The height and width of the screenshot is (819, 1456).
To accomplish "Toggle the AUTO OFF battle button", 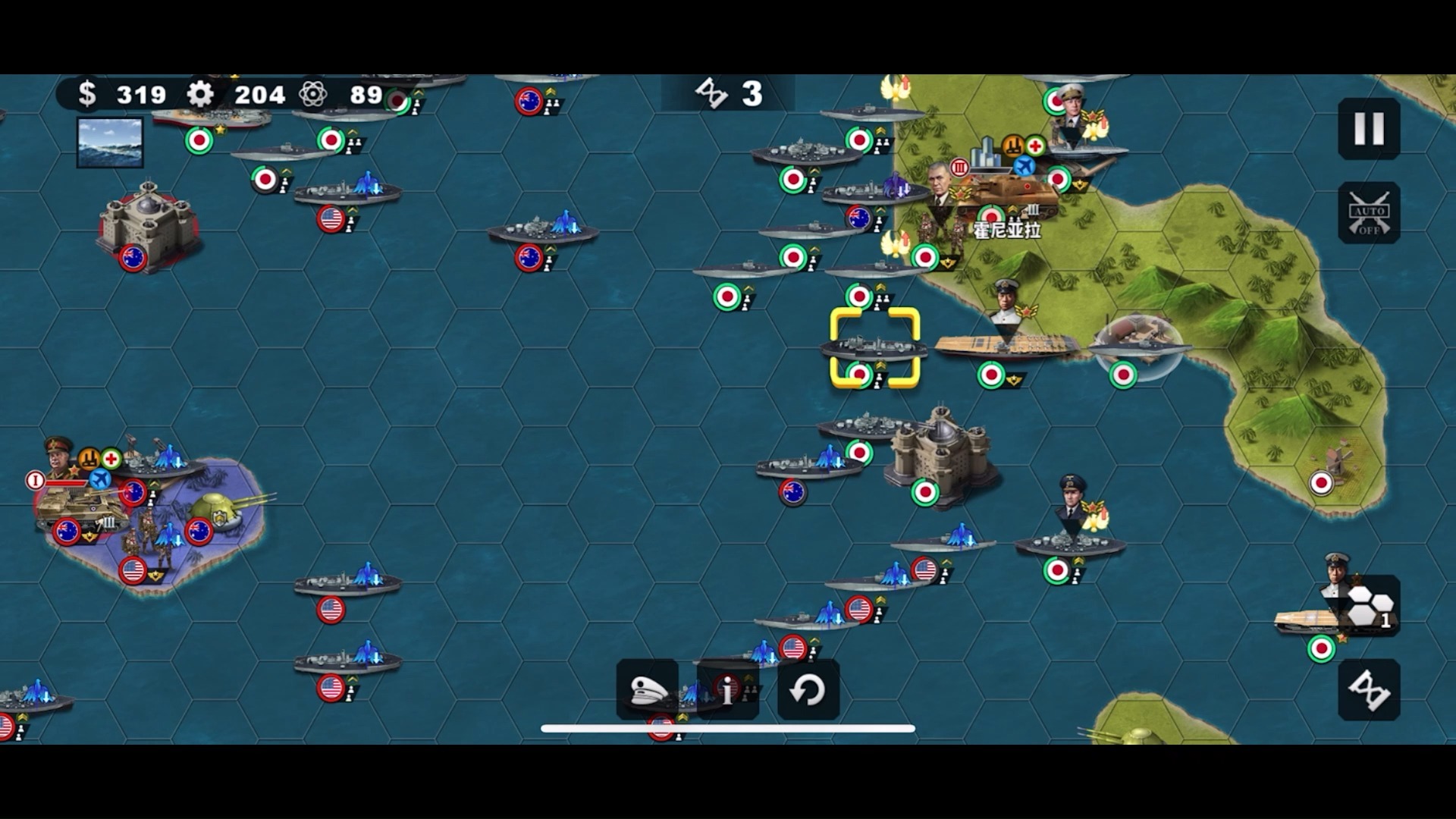I will (1369, 213).
